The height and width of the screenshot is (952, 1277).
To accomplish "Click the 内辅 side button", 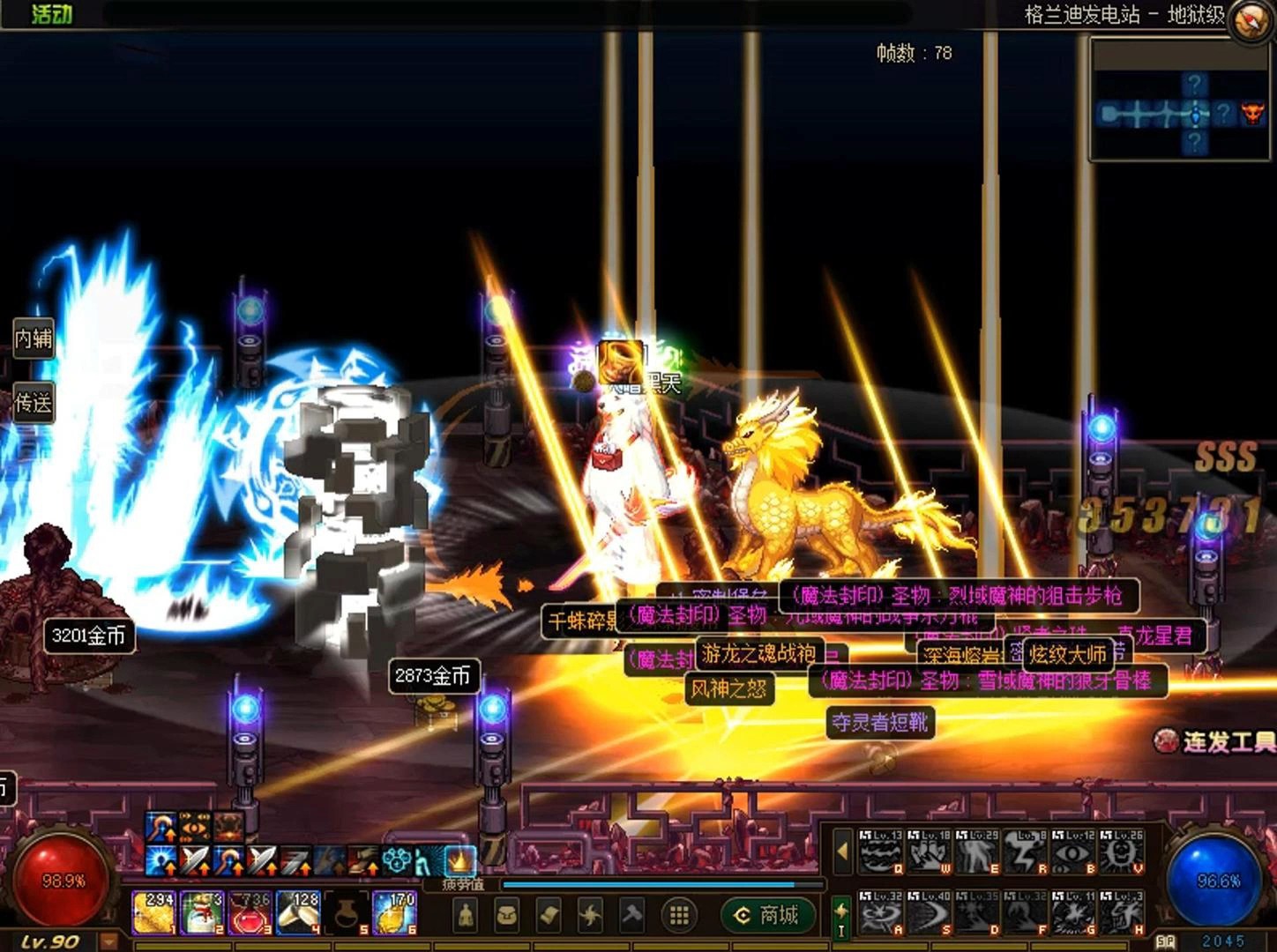I will coord(34,338).
